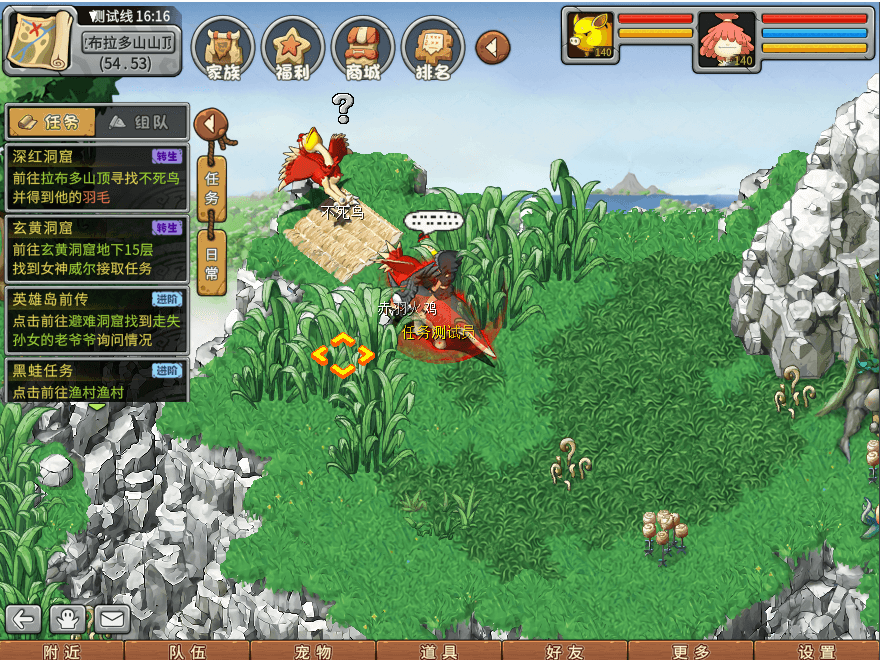The width and height of the screenshot is (880, 660).
Task: Select the 英雄岛前传 quest entry
Action: pos(96,320)
